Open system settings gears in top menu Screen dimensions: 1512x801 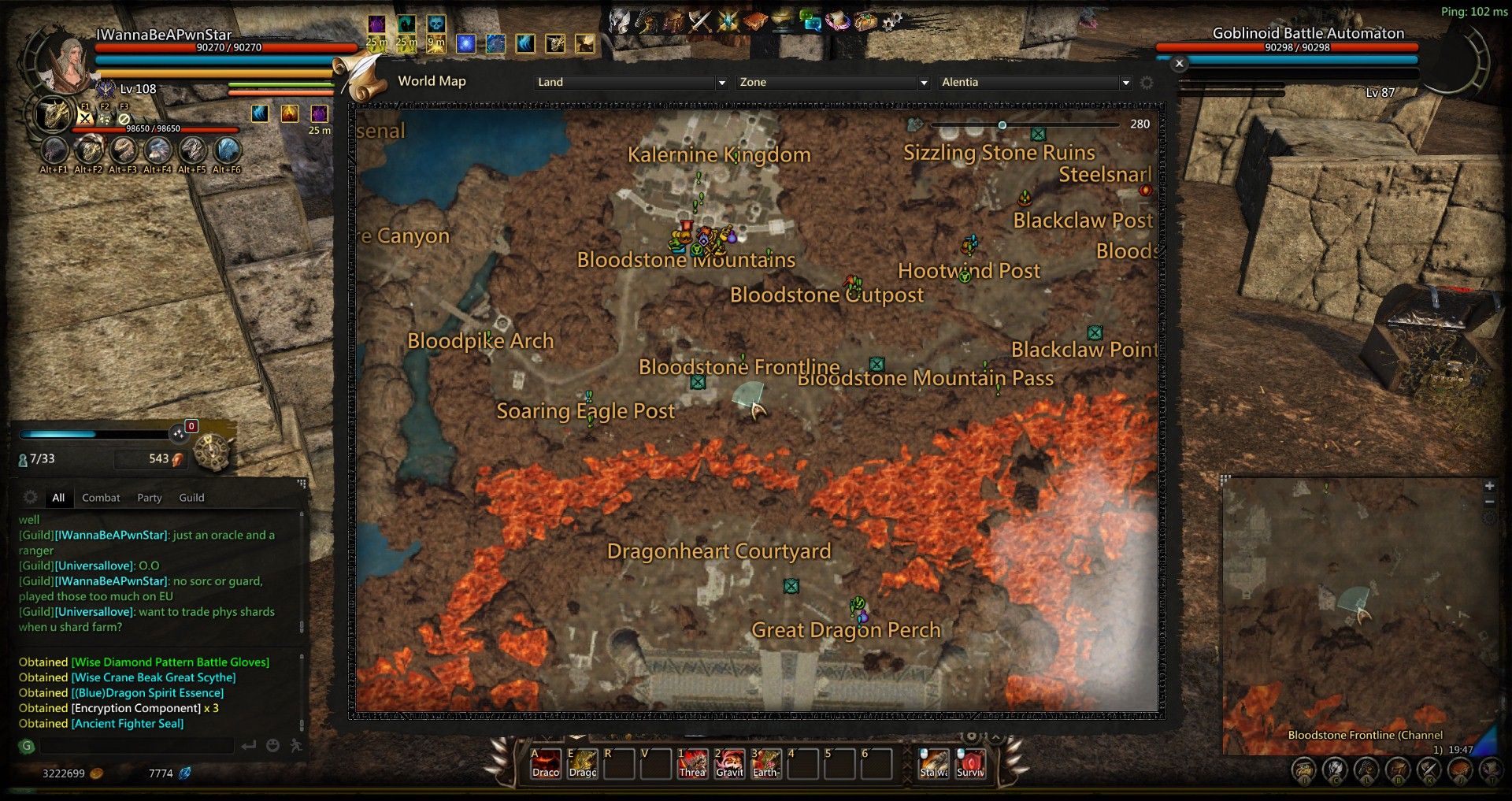point(891,21)
